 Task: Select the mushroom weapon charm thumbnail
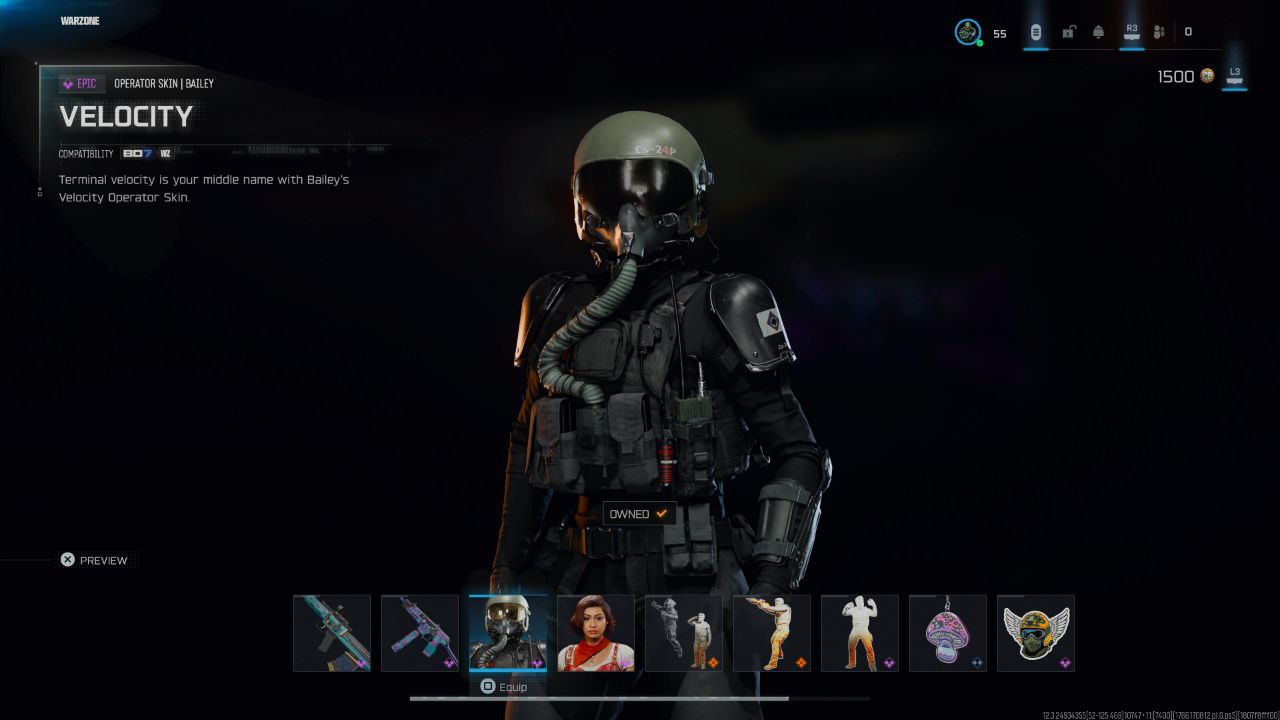tap(948, 633)
